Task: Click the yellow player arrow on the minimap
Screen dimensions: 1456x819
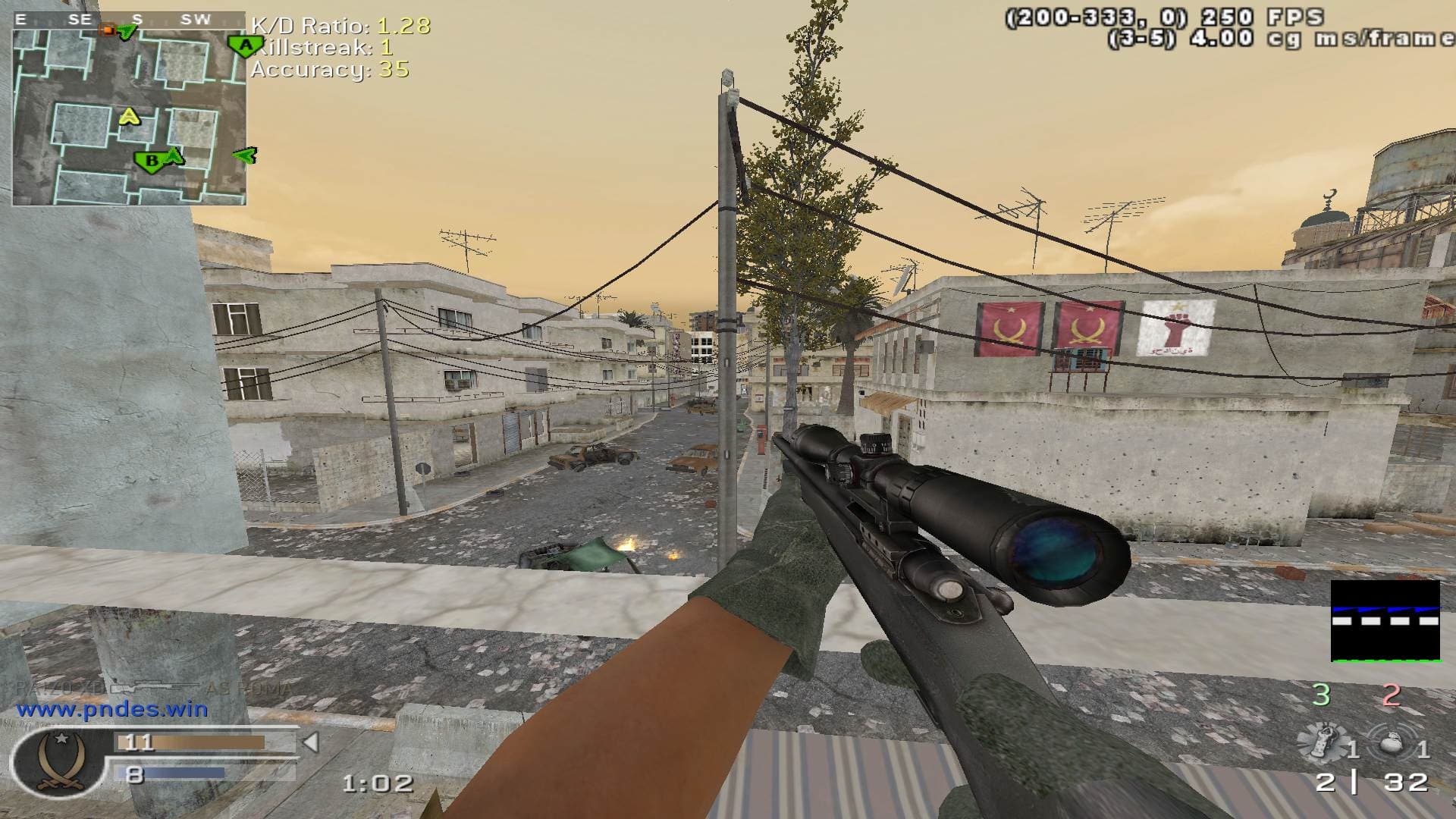Action: pos(130,117)
